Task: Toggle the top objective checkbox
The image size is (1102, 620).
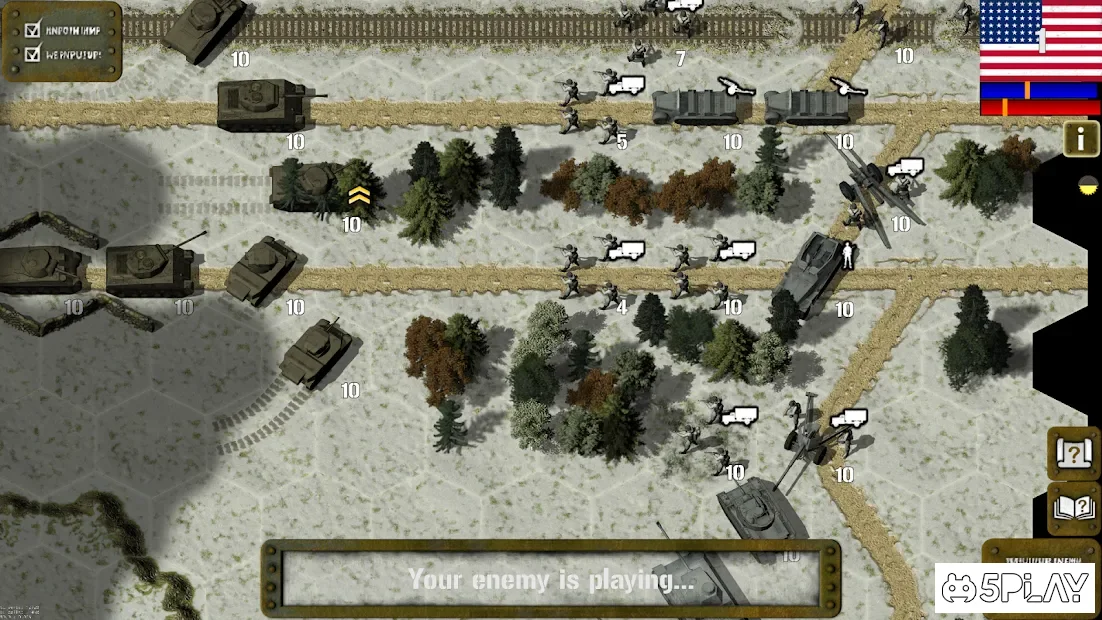Action: click(x=31, y=29)
